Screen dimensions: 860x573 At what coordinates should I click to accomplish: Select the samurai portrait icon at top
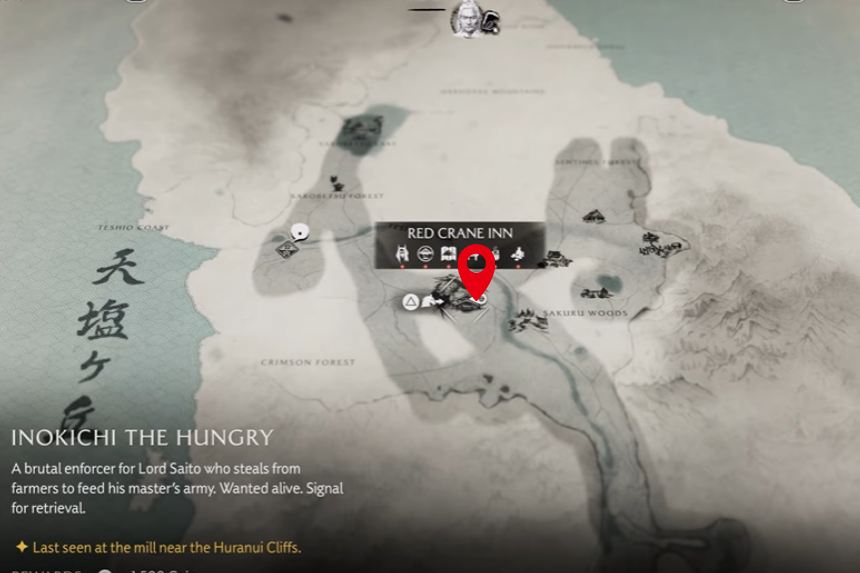click(465, 18)
